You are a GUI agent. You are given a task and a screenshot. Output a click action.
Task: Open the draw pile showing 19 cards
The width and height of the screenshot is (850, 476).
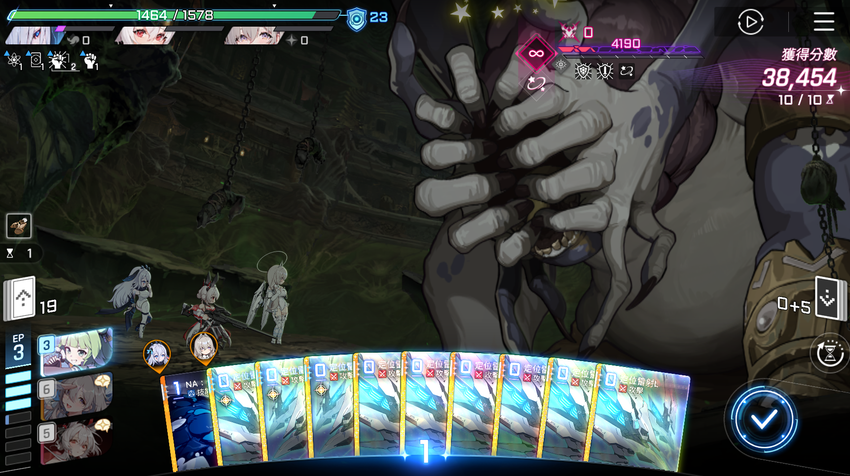[21, 299]
